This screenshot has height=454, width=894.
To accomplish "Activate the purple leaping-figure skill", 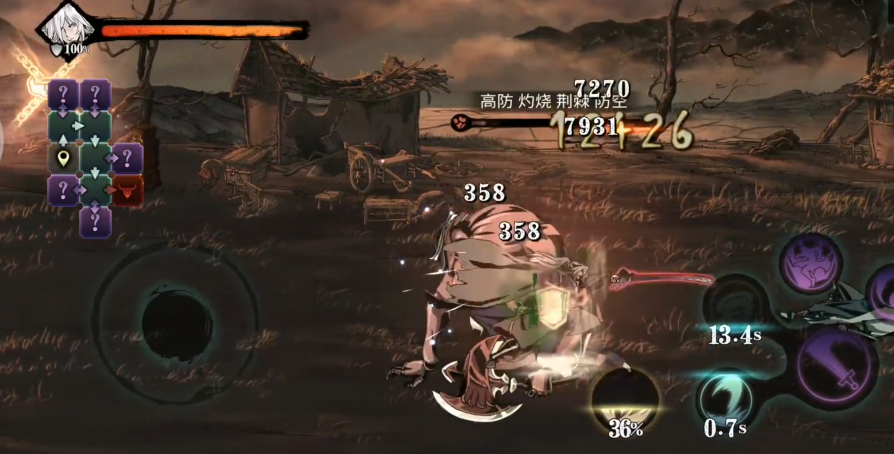I will click(810, 264).
